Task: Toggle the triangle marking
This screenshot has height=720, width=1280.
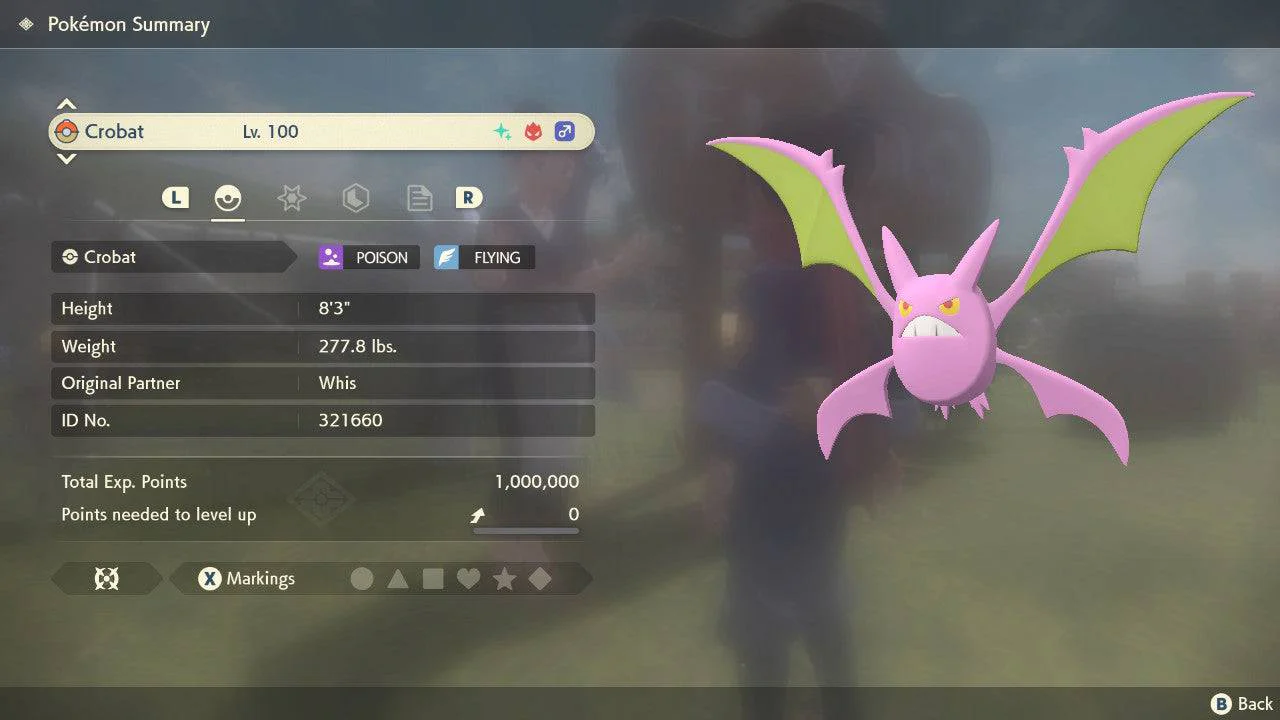Action: tap(398, 579)
